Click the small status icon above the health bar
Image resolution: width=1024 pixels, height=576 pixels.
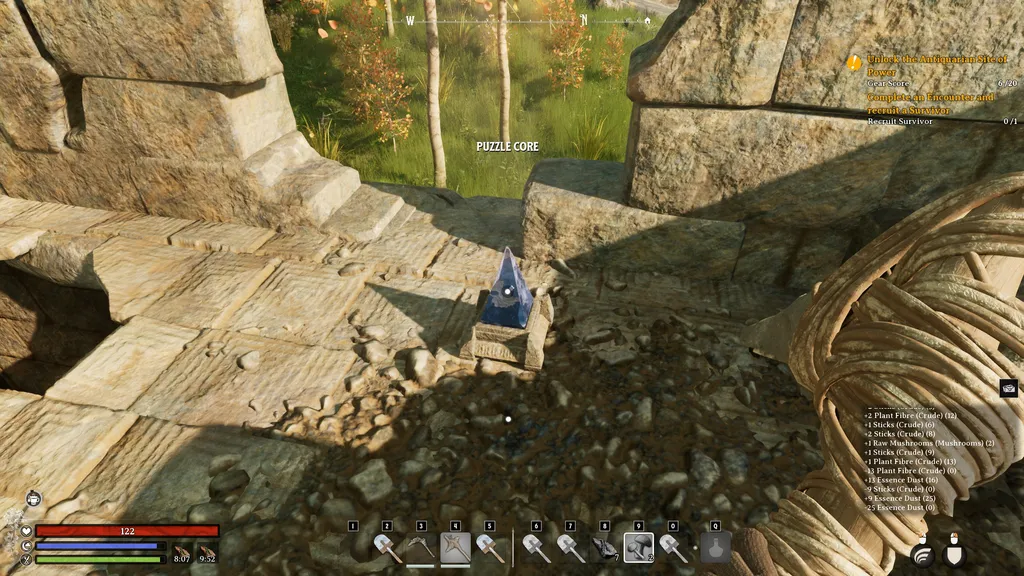33,497
